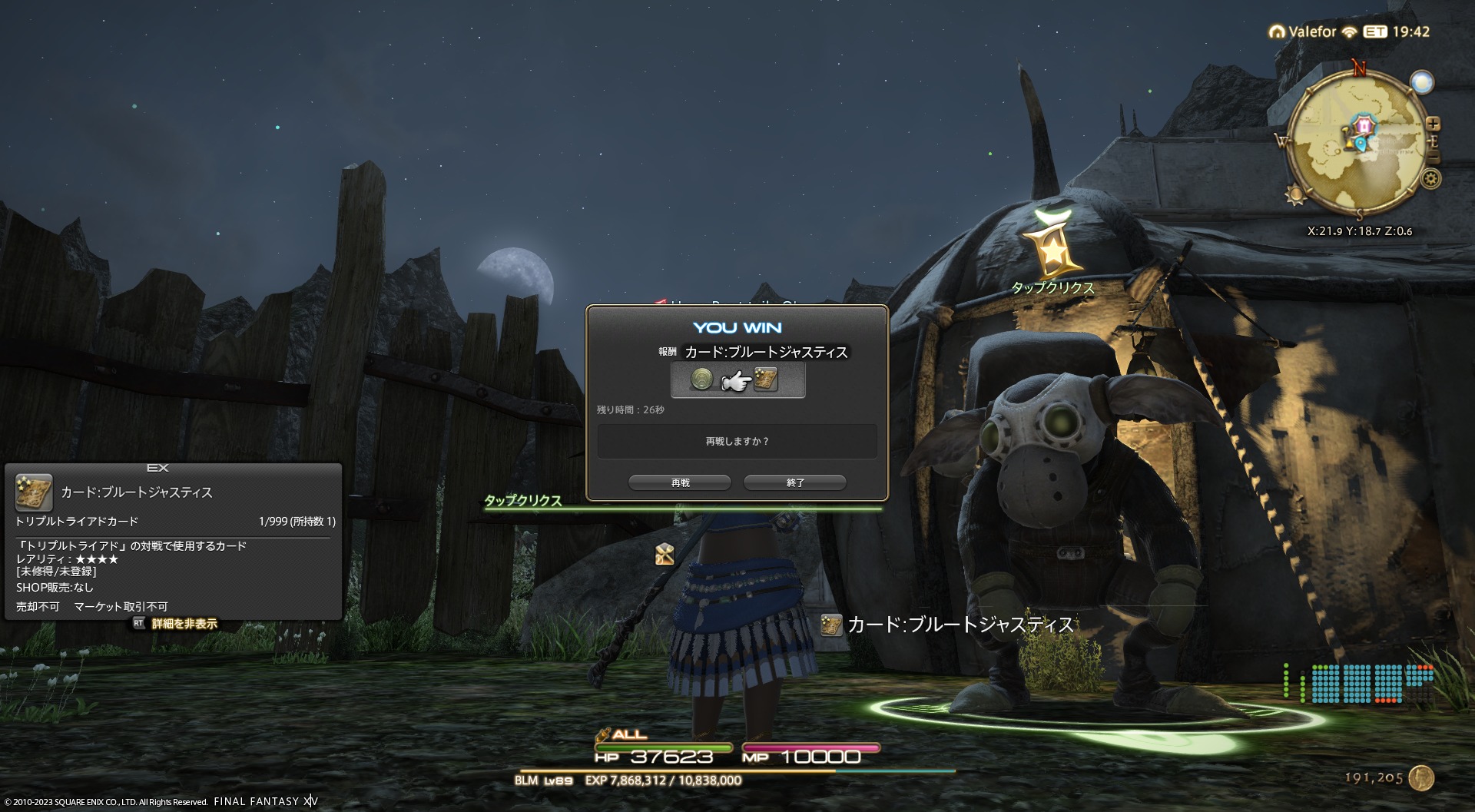Click the gil coin icon
Screen dimensions: 1475x812
point(1422,777)
